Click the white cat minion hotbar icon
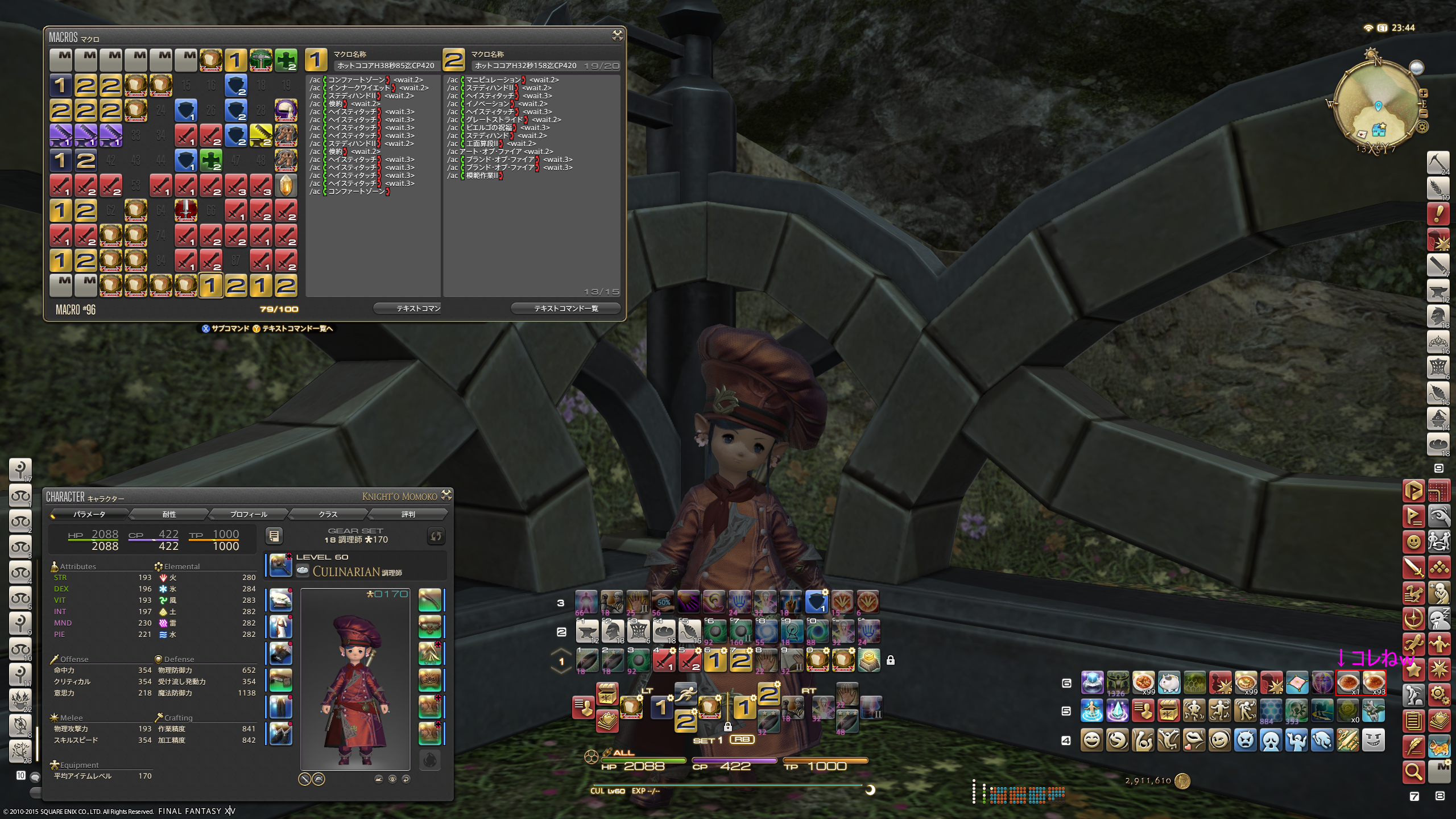1456x819 pixels. [x=1169, y=682]
